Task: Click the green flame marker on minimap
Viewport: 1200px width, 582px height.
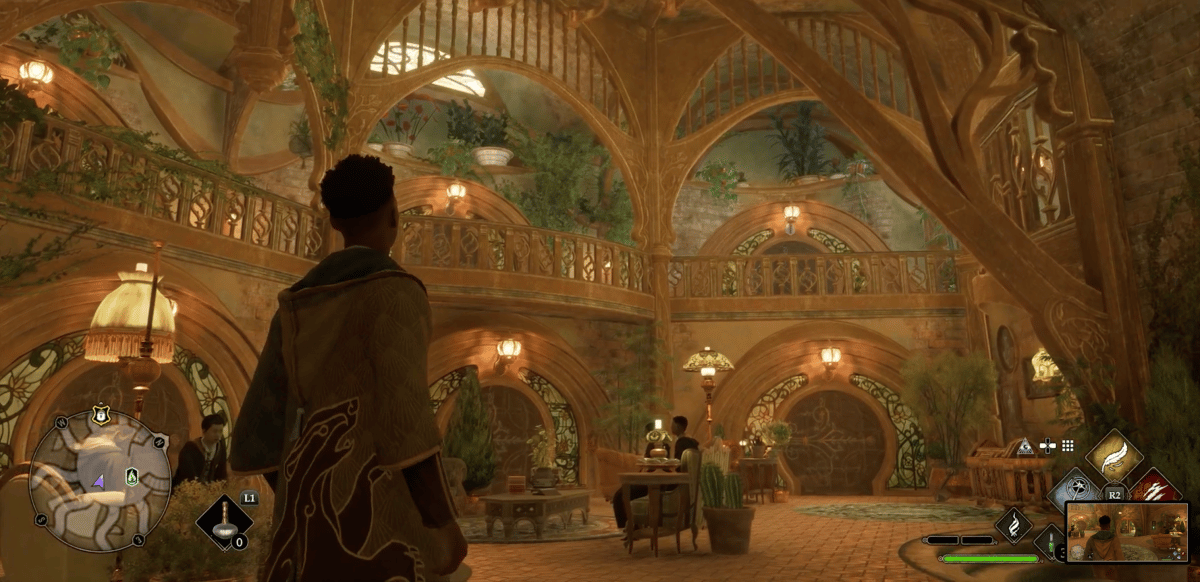Action: coord(132,477)
